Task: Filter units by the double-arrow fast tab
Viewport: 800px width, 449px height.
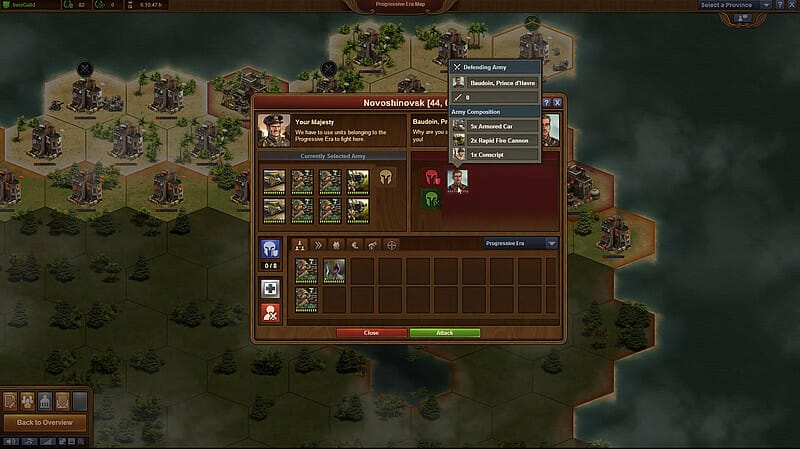Action: 319,243
